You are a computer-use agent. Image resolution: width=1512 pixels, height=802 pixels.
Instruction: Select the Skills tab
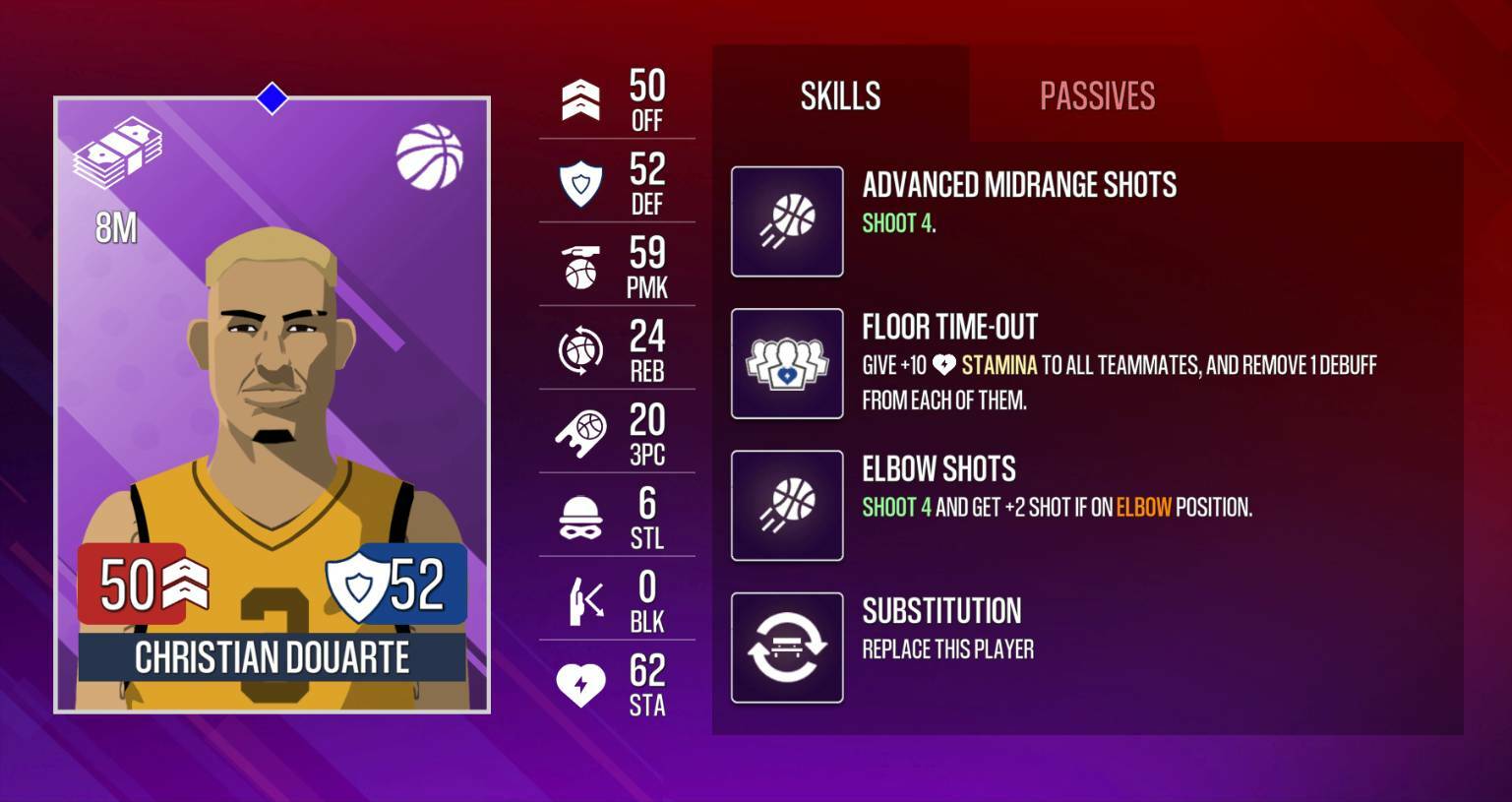pyautogui.click(x=839, y=95)
